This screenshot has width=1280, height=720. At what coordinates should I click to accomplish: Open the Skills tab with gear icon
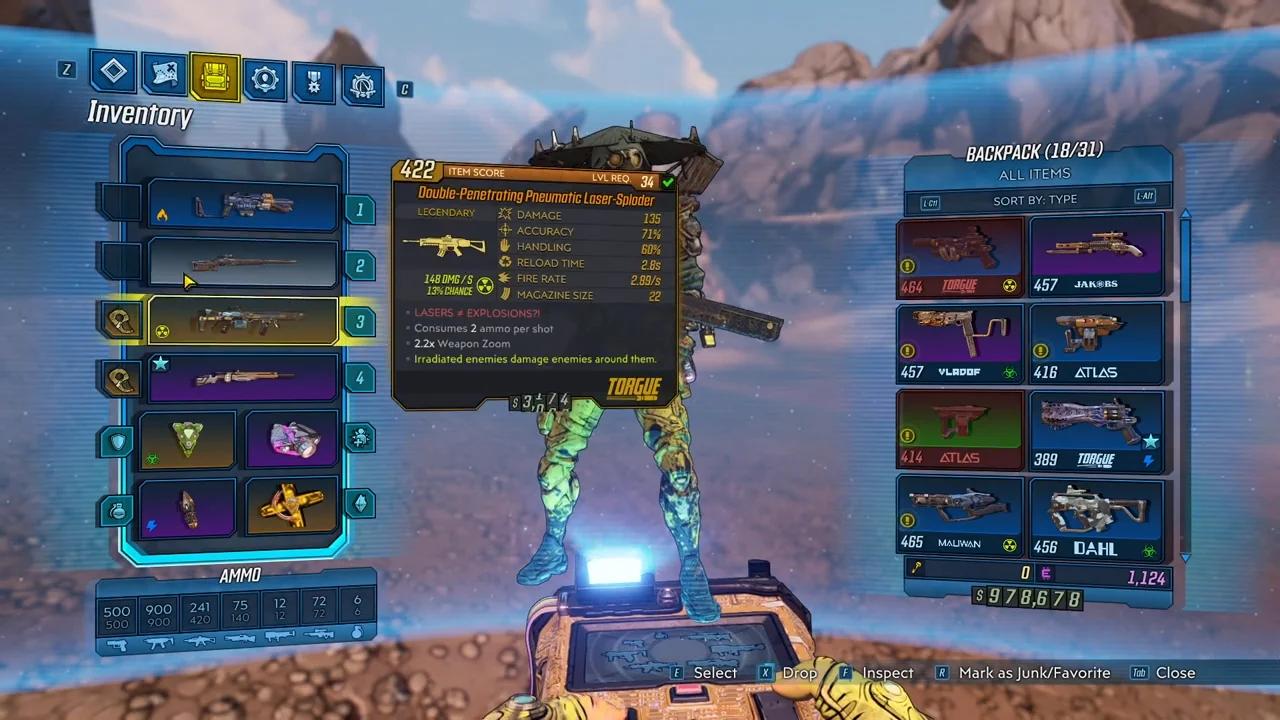265,80
